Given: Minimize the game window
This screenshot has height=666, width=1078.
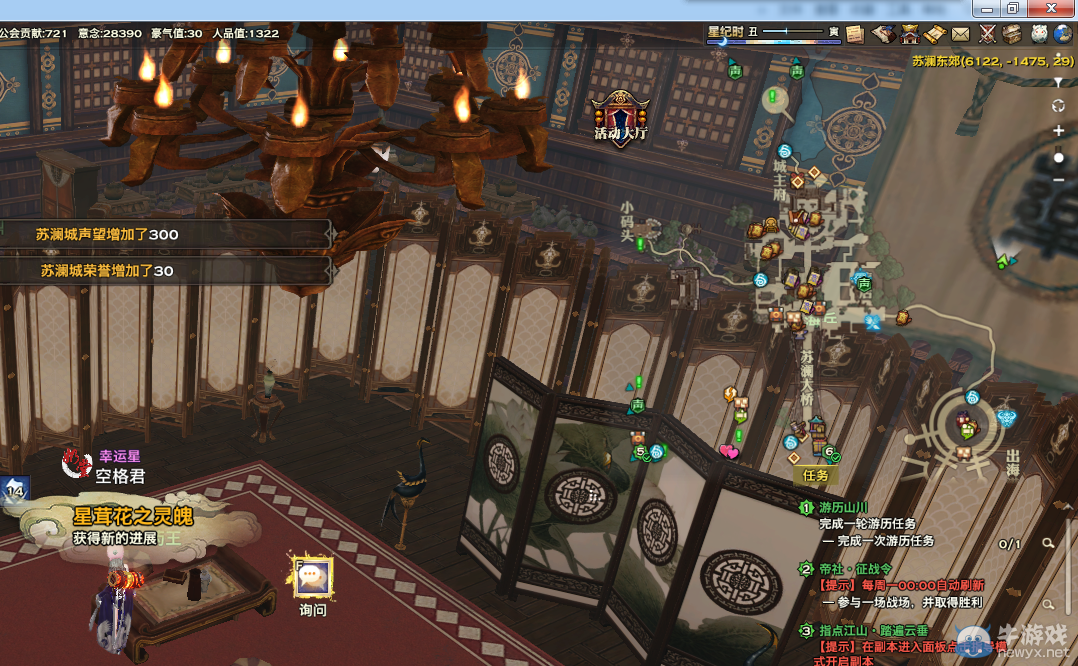Looking at the screenshot, I should point(987,8).
